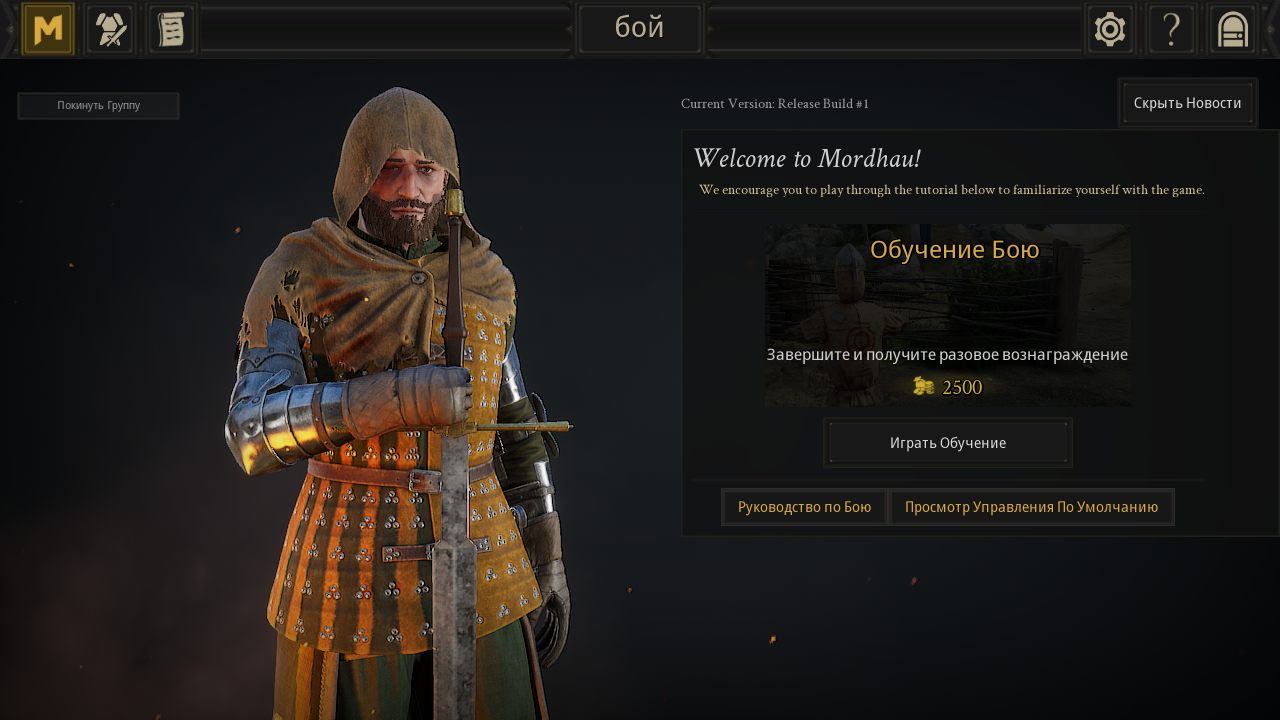
Task: Click the reward description text on the tutorial card
Action: pos(947,354)
